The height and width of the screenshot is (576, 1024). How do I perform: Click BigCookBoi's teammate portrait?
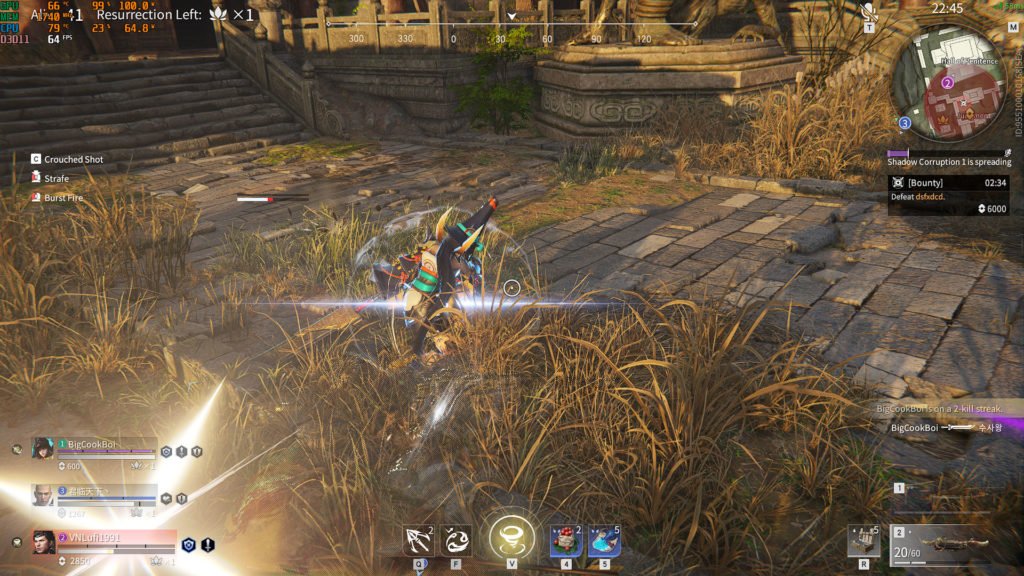click(43, 448)
